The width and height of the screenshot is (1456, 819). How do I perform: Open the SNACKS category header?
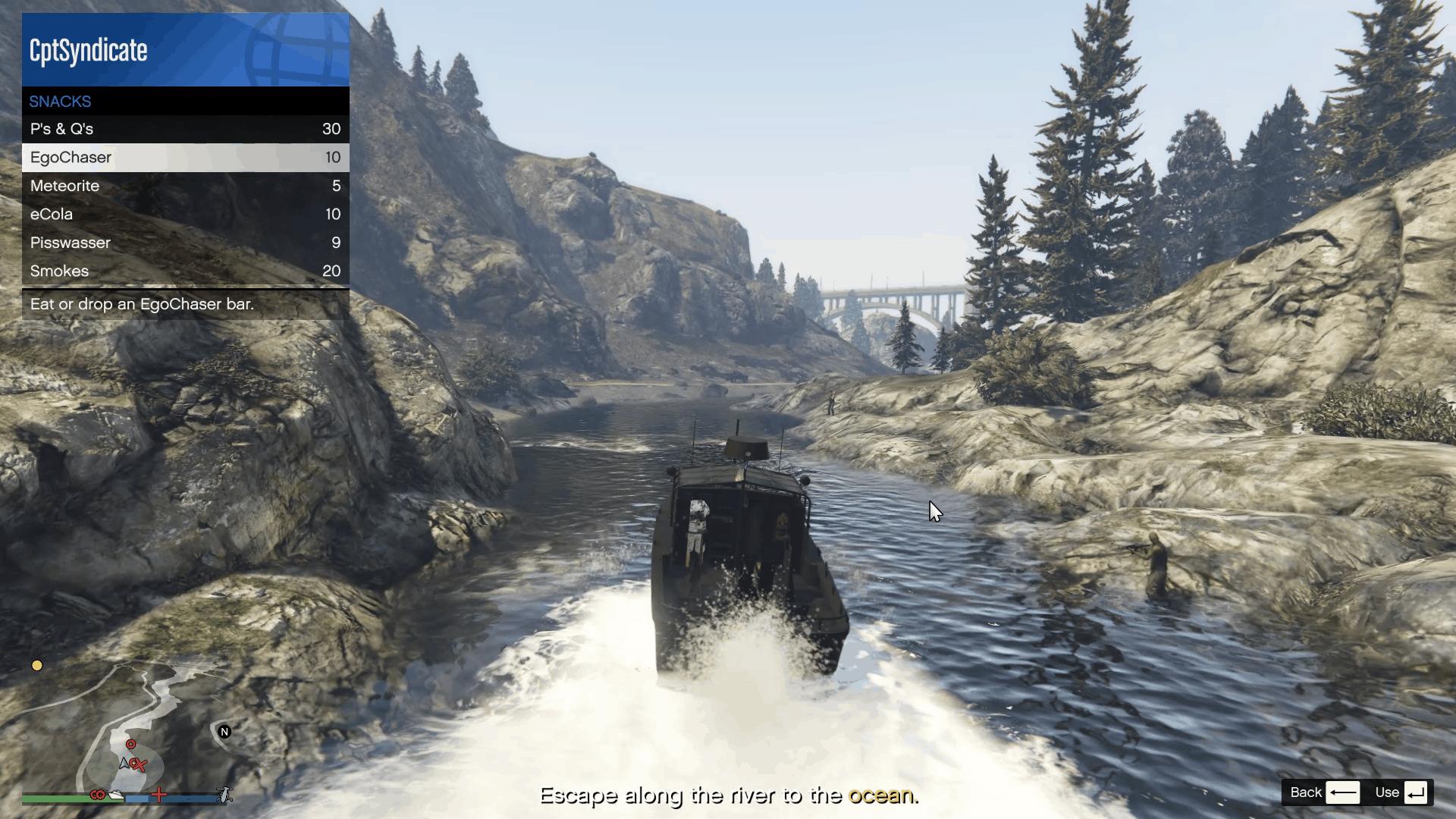click(x=185, y=101)
